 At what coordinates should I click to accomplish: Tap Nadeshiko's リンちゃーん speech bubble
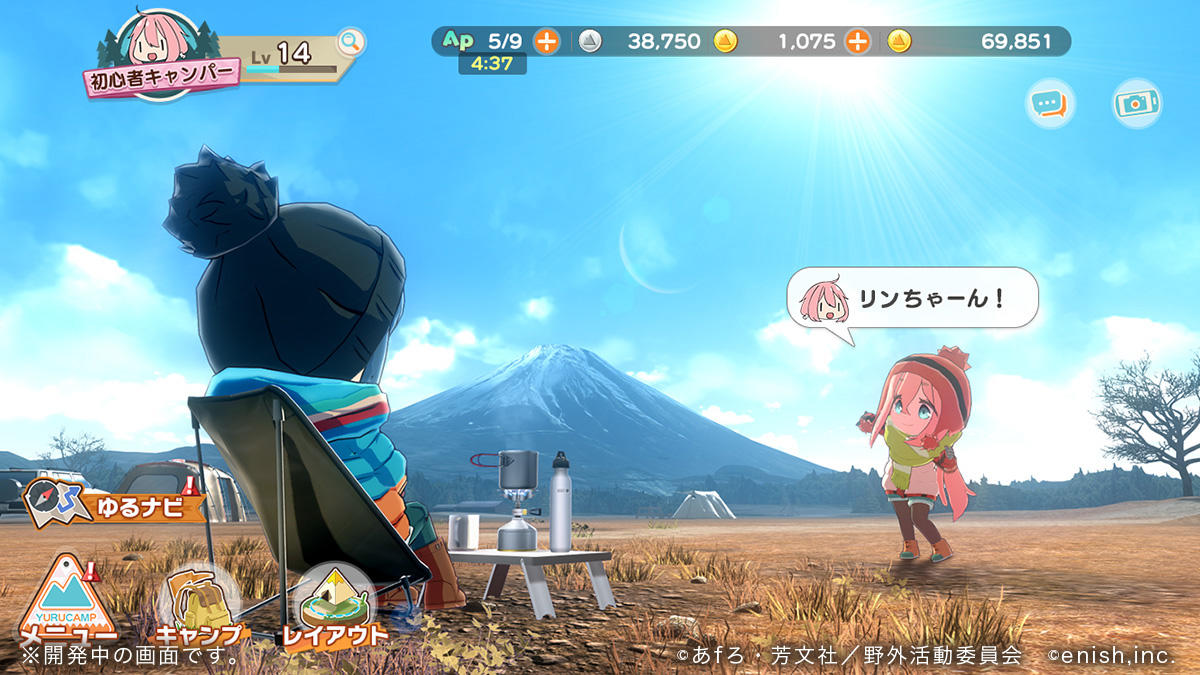point(912,299)
